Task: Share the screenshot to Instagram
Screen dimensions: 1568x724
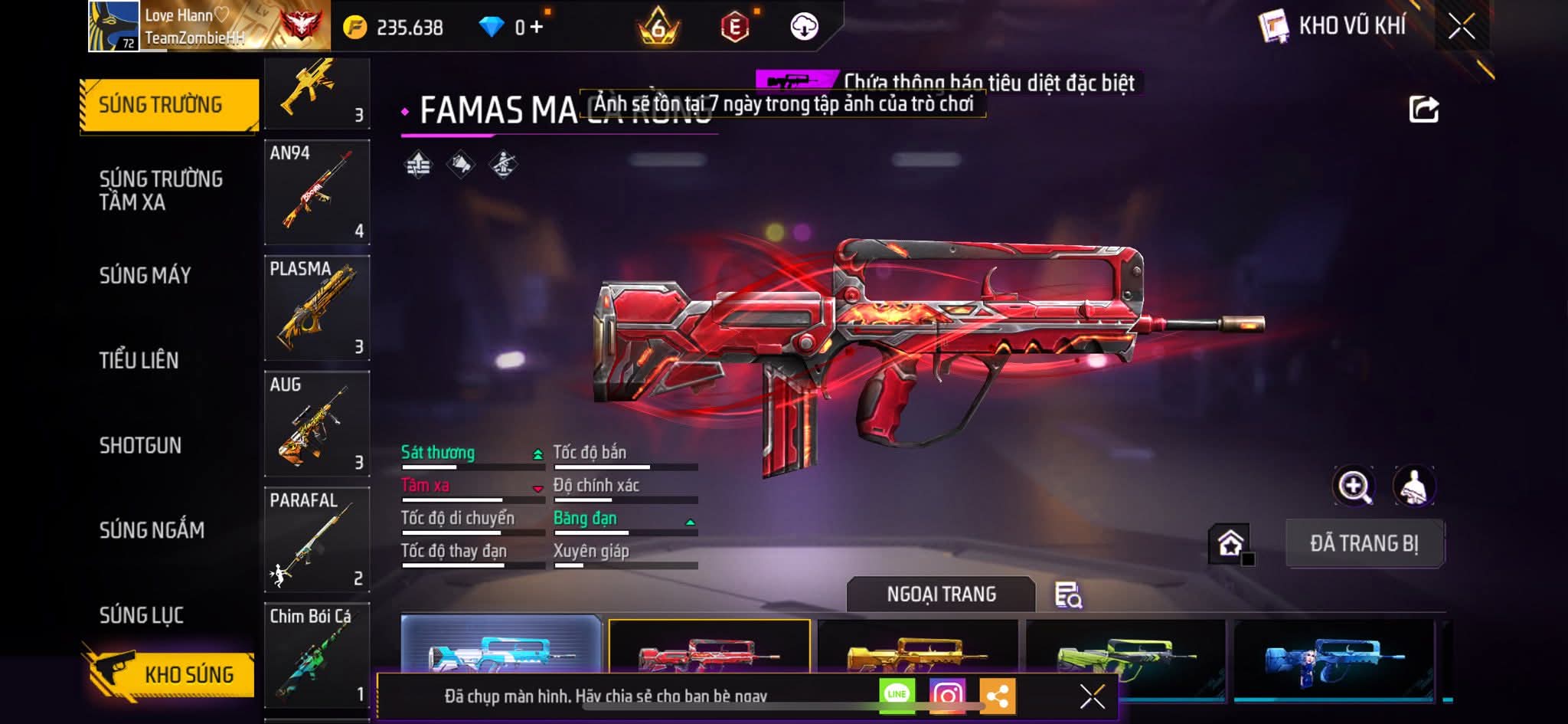Action: (947, 695)
